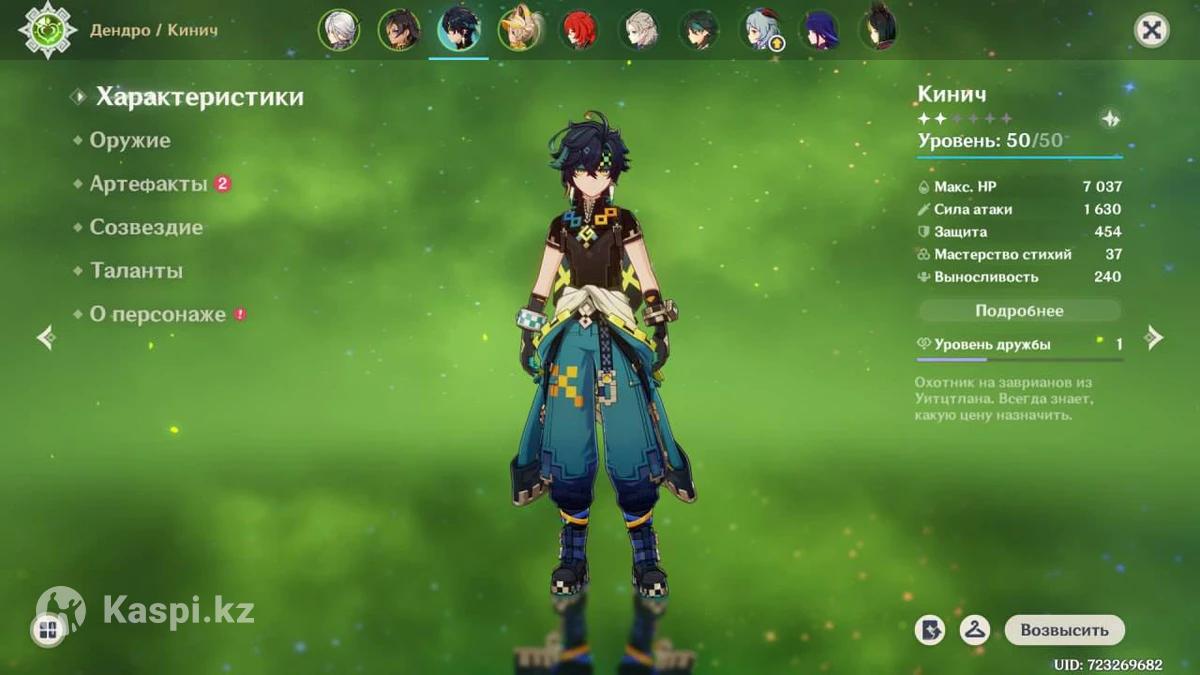Select the fox-eared blonde character portrait
1200x675 pixels.
519,30
